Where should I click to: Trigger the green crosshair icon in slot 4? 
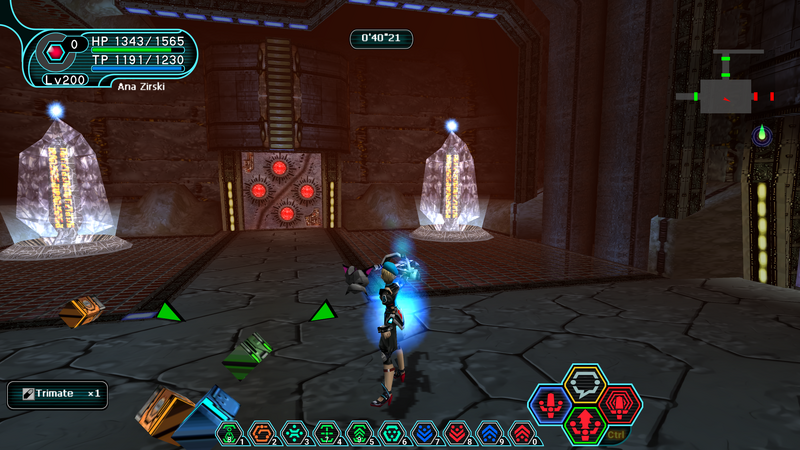327,432
